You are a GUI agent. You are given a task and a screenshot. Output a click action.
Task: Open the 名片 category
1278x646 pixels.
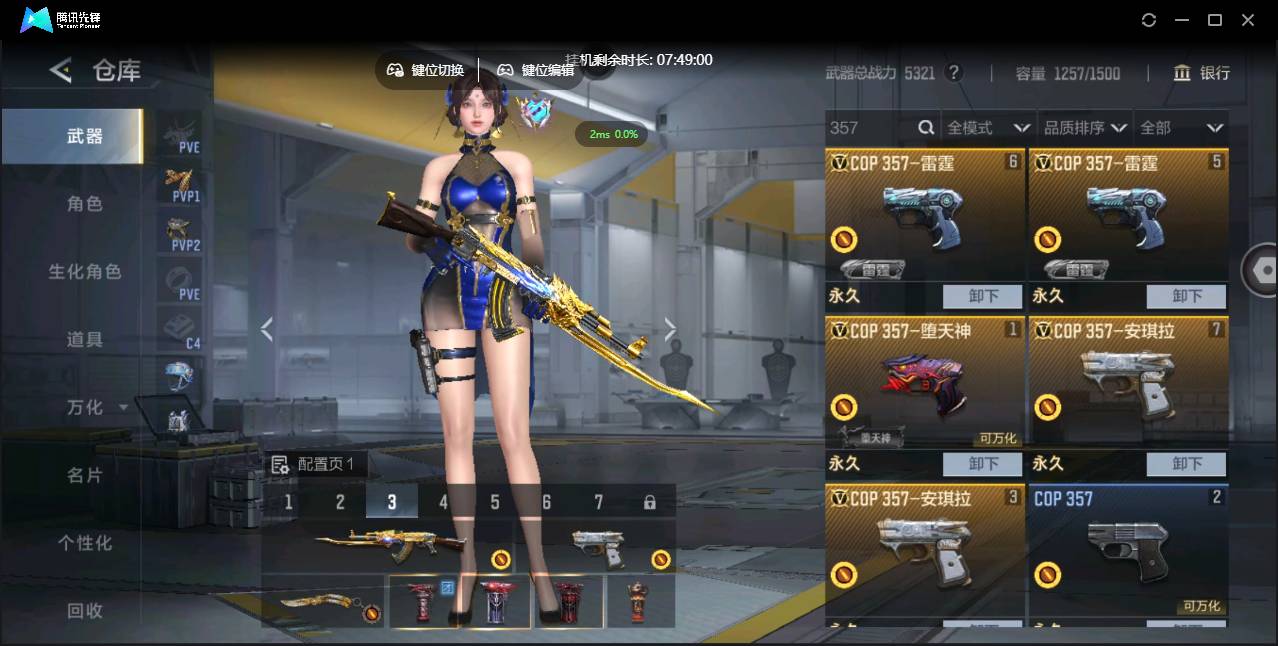point(85,475)
